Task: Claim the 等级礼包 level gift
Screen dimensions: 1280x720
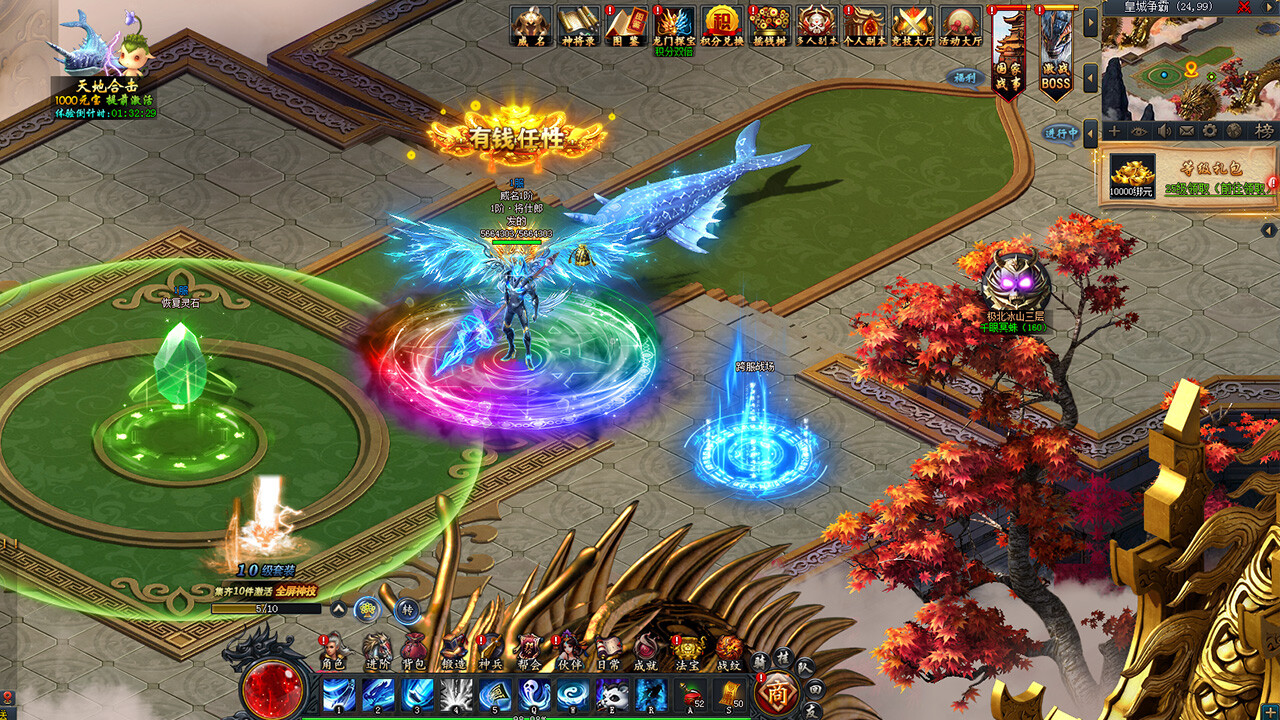Action: click(x=1186, y=176)
